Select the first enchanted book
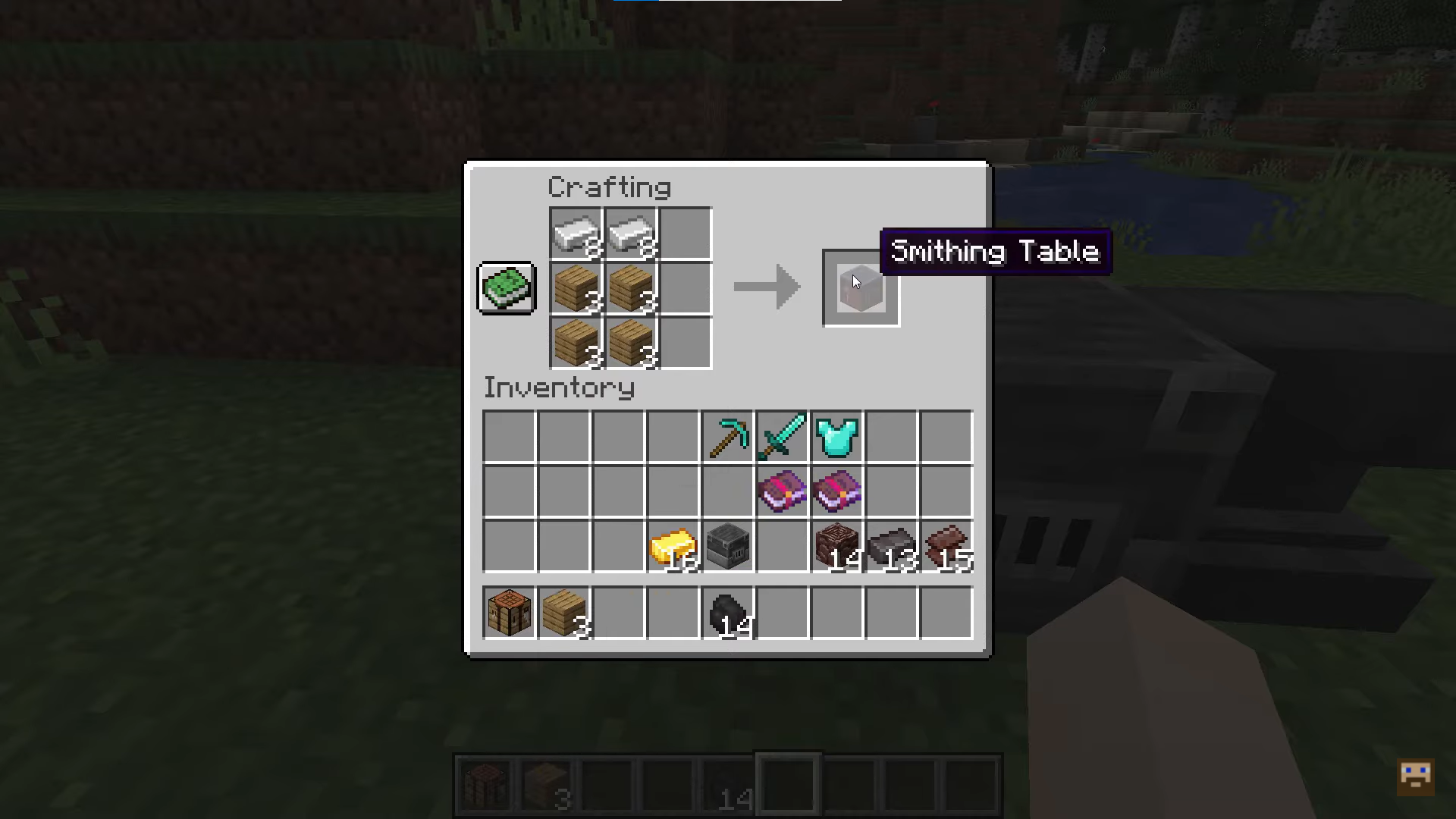Image resolution: width=1456 pixels, height=819 pixels. pyautogui.click(x=781, y=491)
